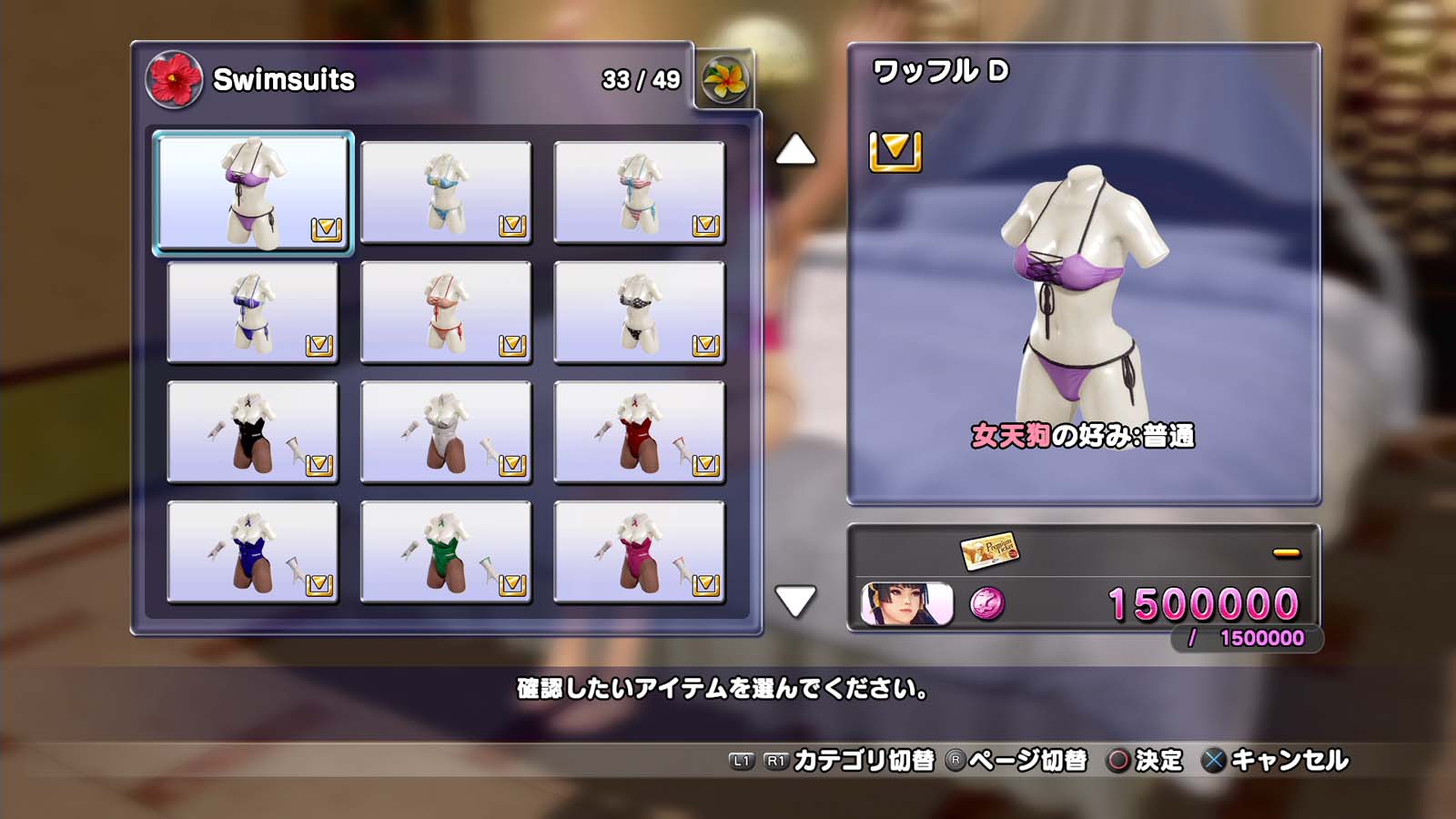Image resolution: width=1456 pixels, height=819 pixels.
Task: Pick the white bunny suit
Action: click(446, 432)
